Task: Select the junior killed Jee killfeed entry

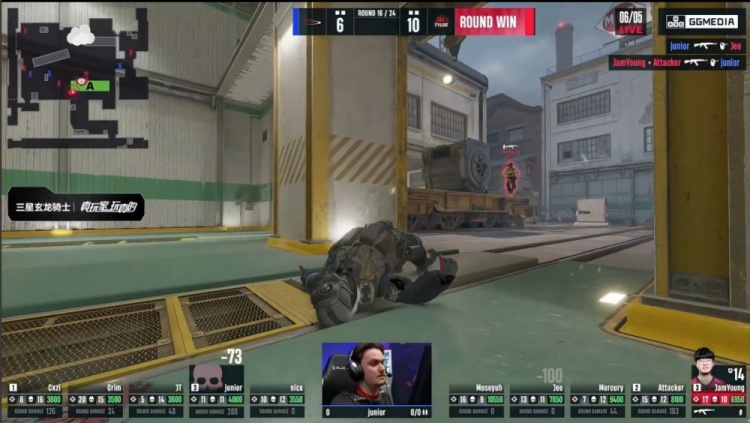Action: pyautogui.click(x=705, y=45)
